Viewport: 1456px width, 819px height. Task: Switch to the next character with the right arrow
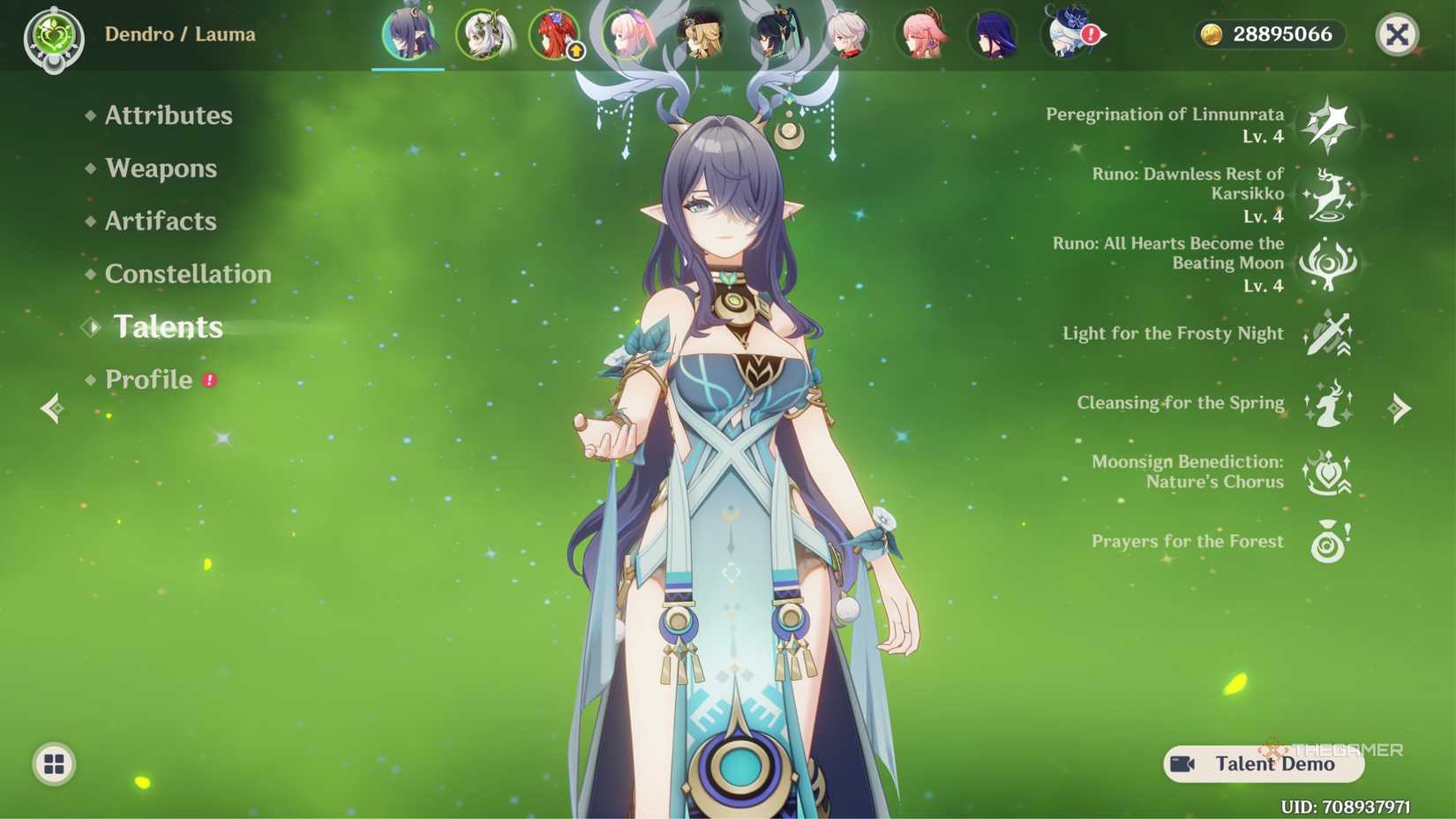click(x=1400, y=408)
